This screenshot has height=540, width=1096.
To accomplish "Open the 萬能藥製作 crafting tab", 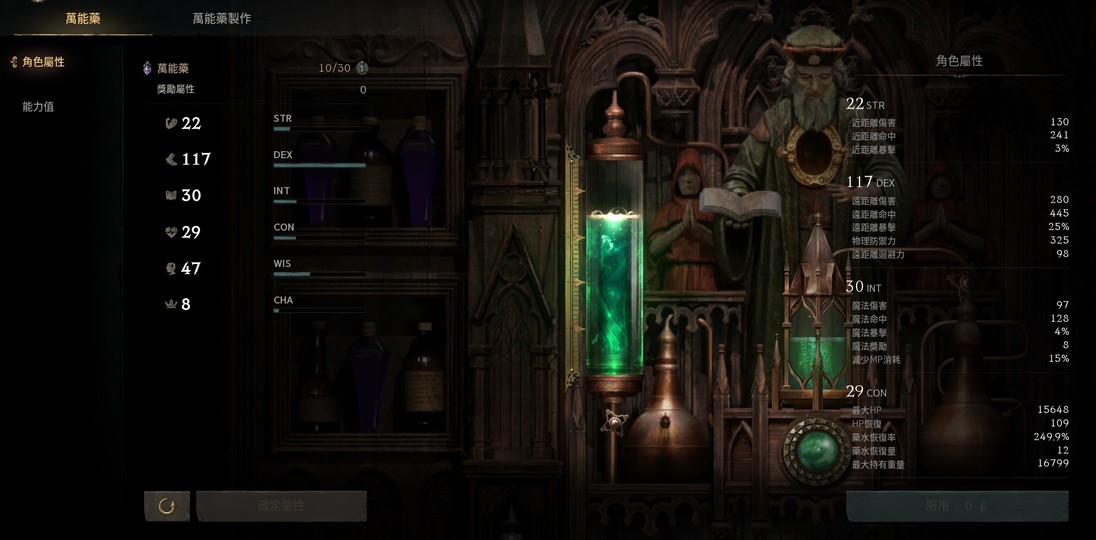I will click(222, 19).
